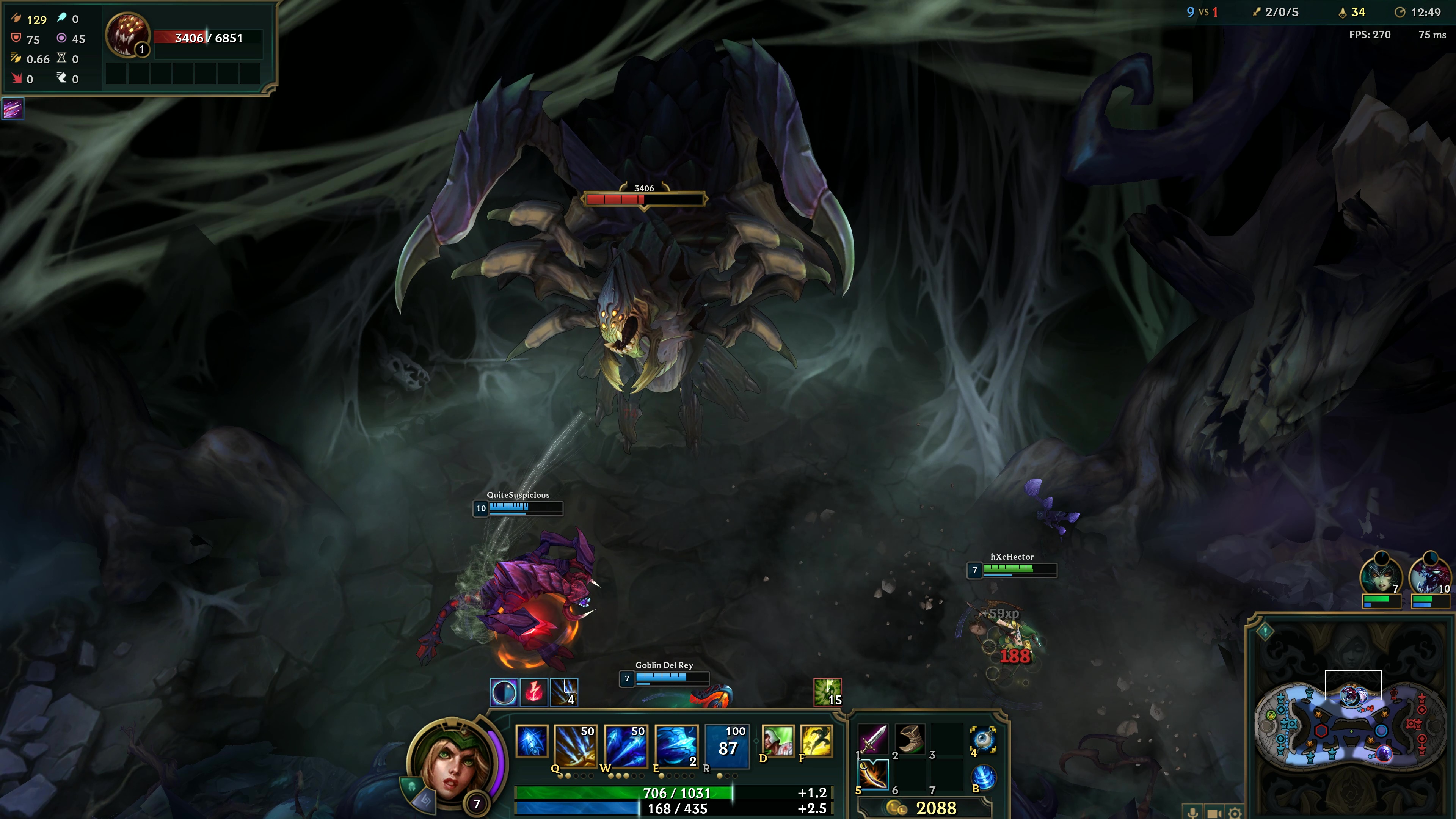Select the boots item in slot 2

910,739
